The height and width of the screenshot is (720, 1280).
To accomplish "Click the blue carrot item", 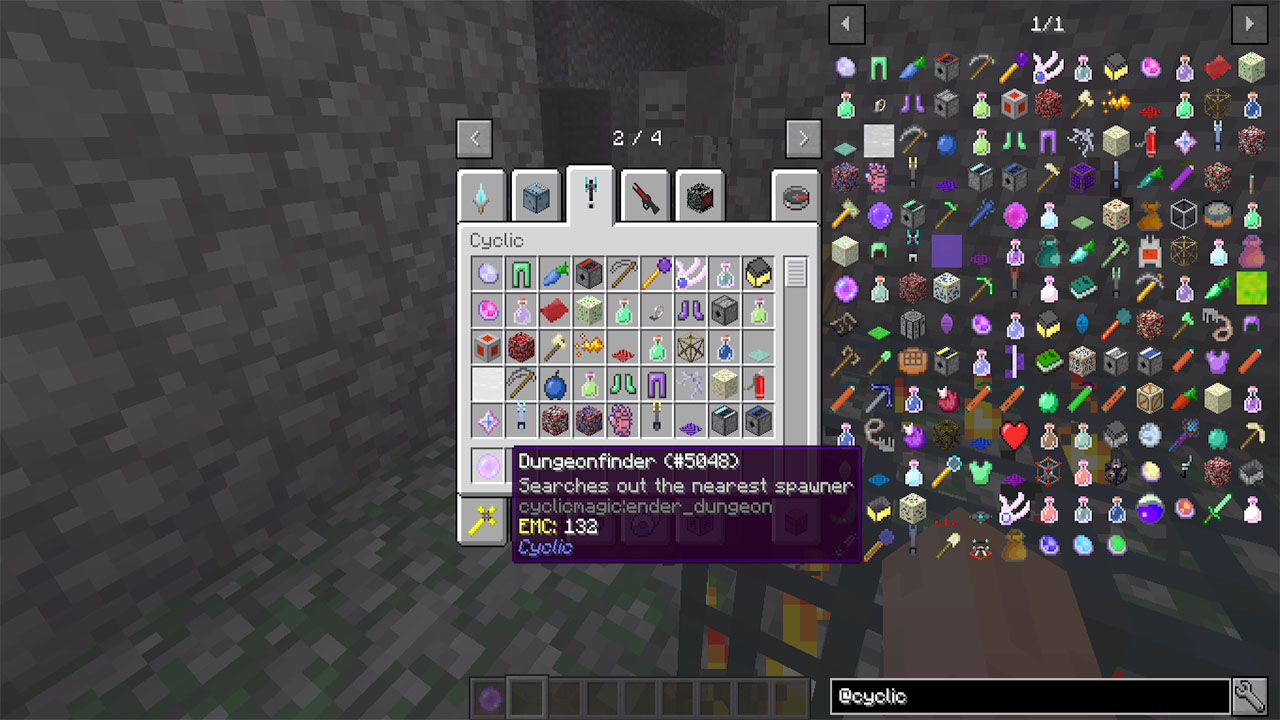I will pos(554,272).
